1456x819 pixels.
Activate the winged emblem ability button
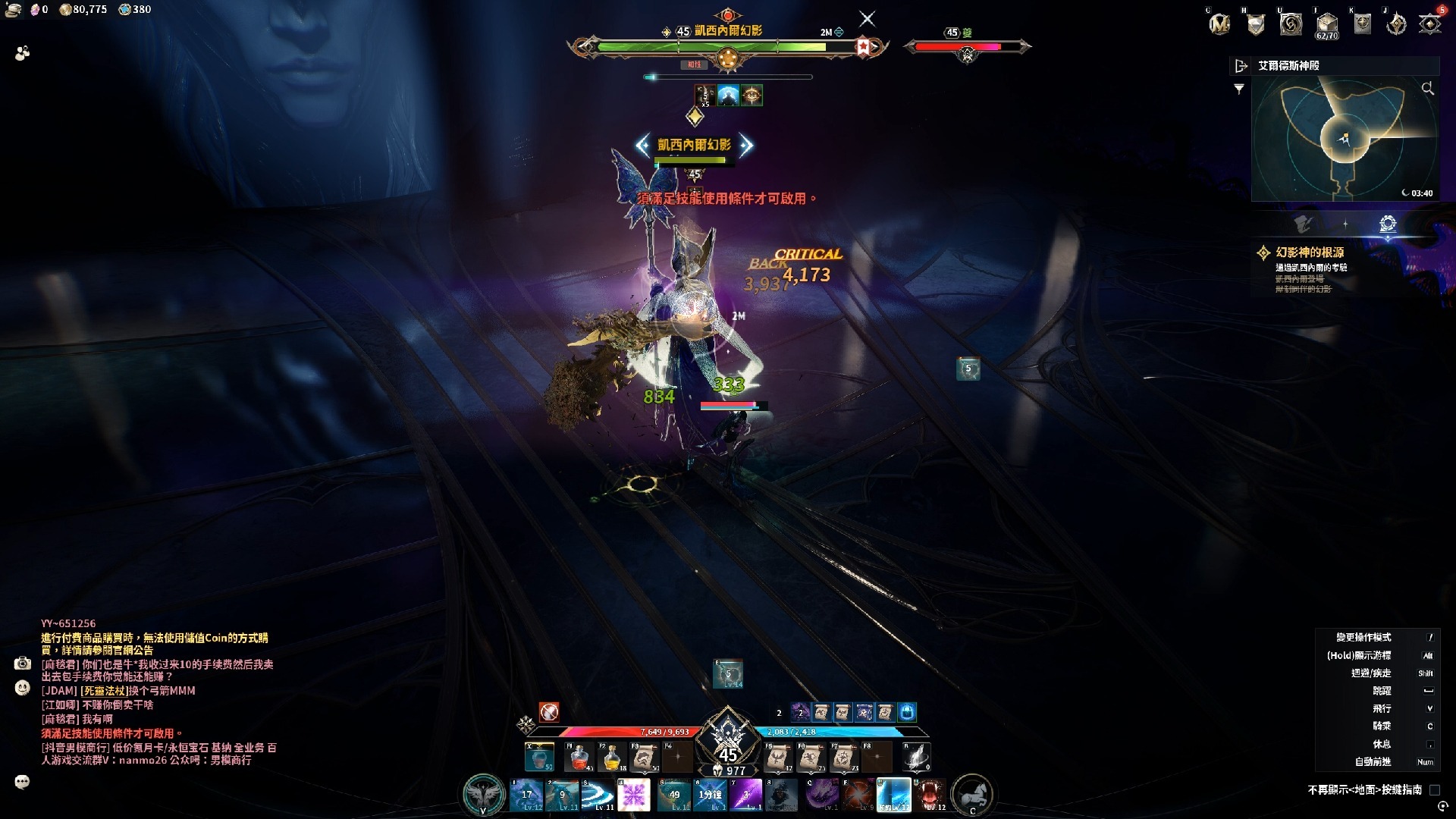click(x=484, y=795)
